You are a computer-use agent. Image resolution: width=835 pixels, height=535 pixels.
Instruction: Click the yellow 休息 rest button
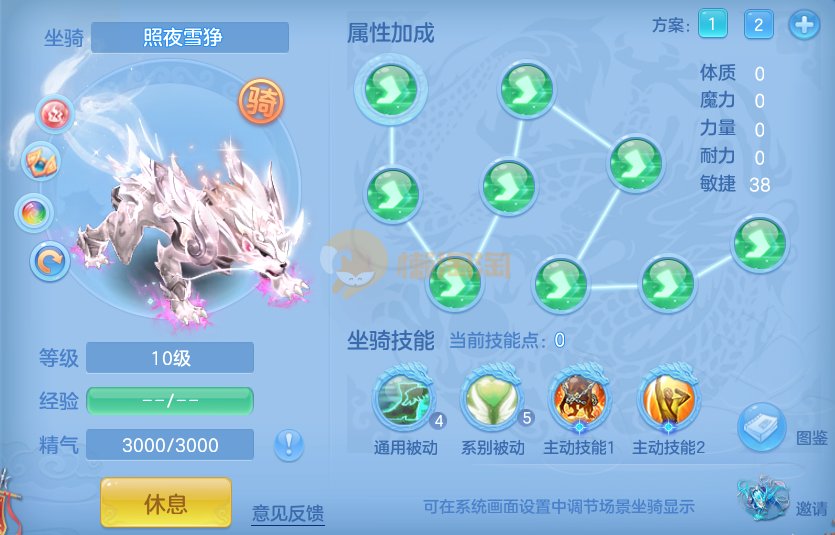click(165, 500)
